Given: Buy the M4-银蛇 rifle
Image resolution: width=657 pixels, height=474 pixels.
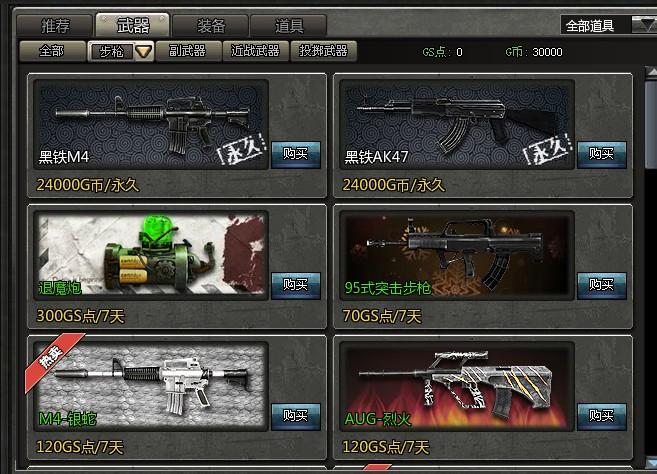Looking at the screenshot, I should pos(295,416).
